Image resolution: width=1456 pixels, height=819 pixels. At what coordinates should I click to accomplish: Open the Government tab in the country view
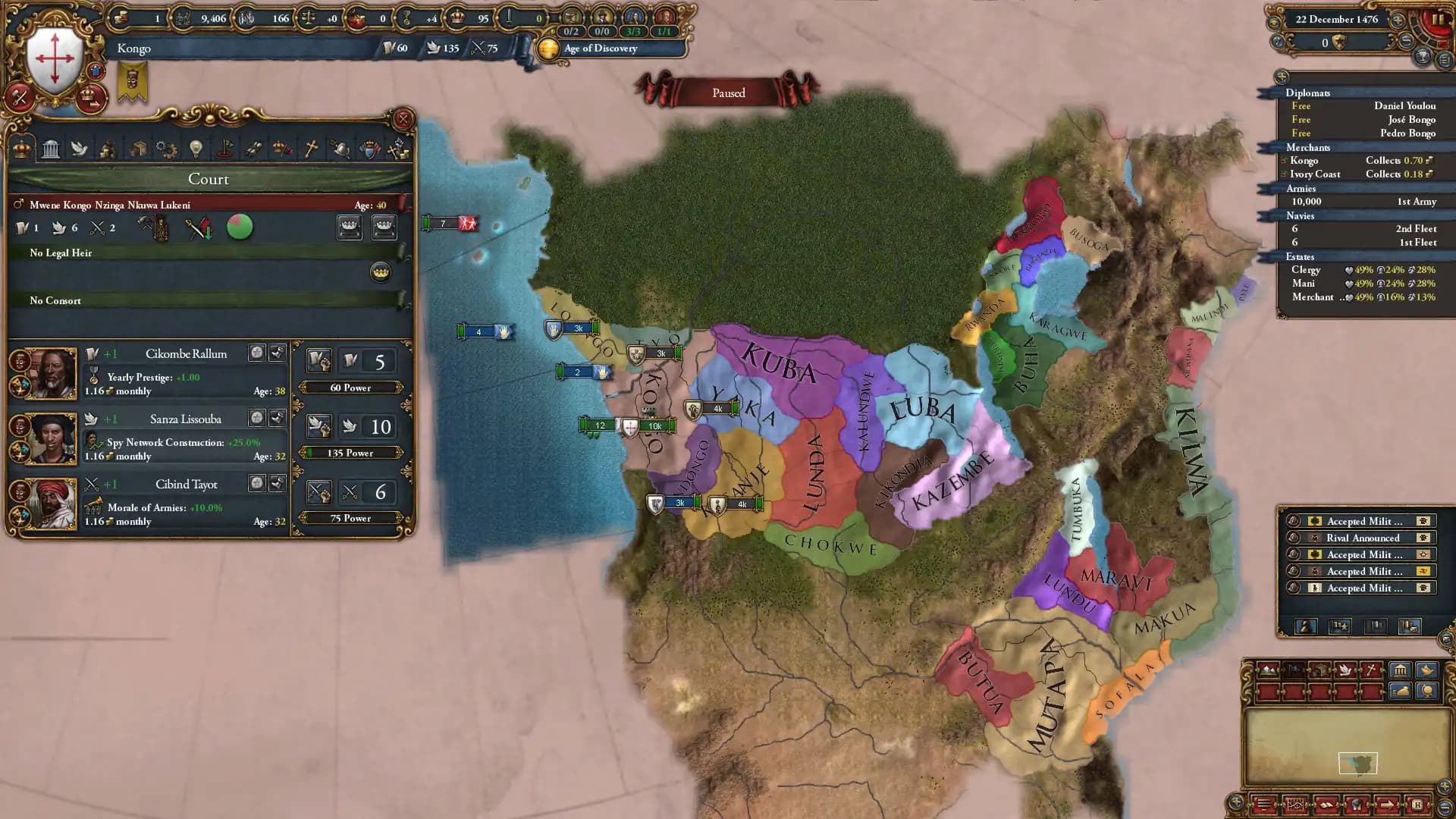(51, 149)
